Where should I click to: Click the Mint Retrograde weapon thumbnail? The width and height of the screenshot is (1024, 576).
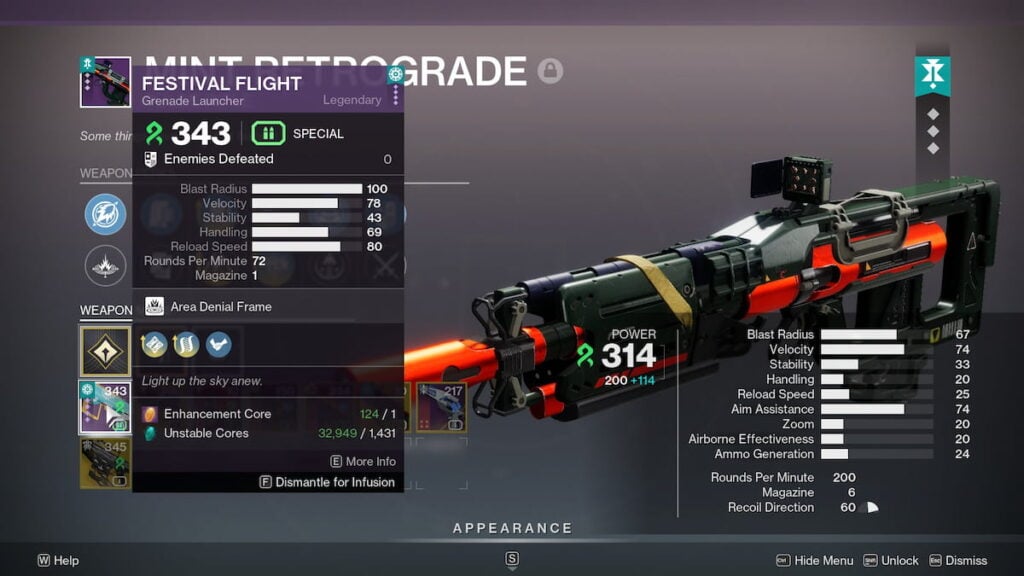coord(105,82)
